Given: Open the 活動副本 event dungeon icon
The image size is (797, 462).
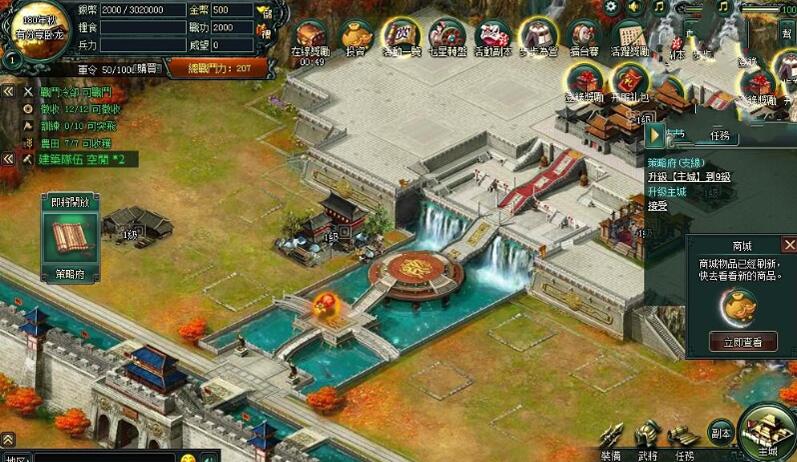Looking at the screenshot, I should coord(491,36).
